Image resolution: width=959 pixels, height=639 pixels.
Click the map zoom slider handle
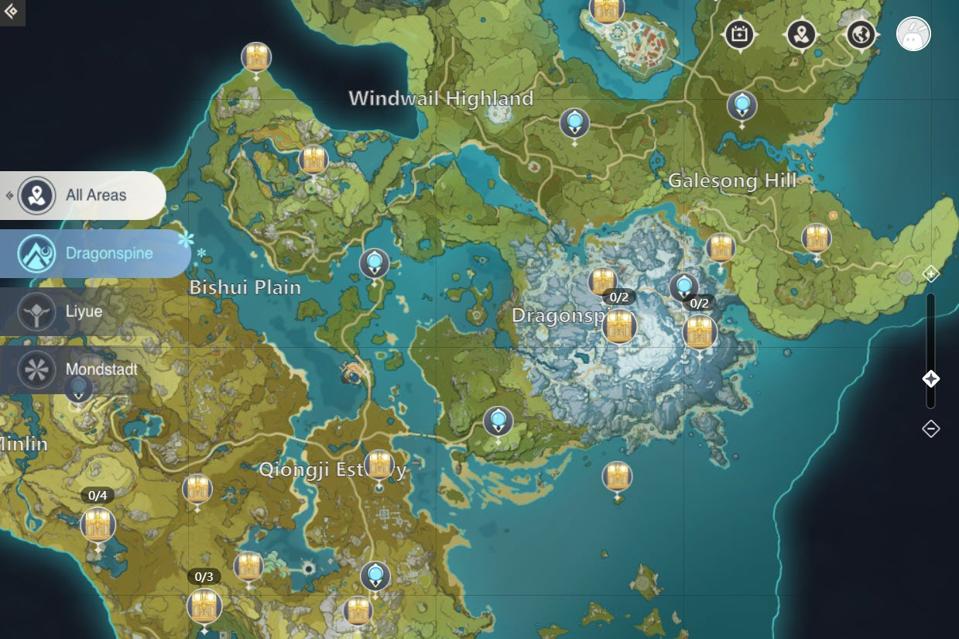click(x=930, y=379)
